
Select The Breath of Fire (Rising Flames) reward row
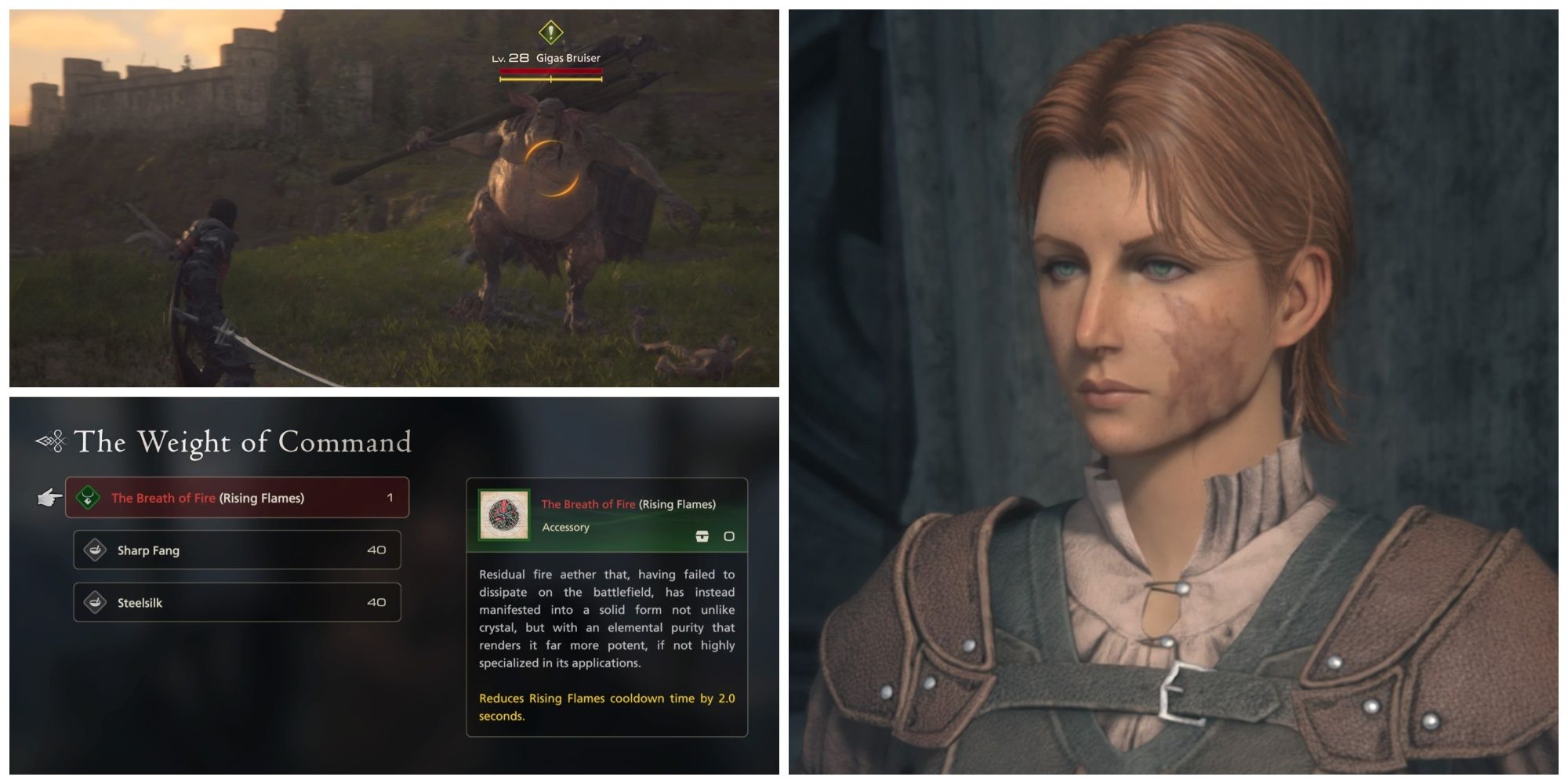point(235,497)
